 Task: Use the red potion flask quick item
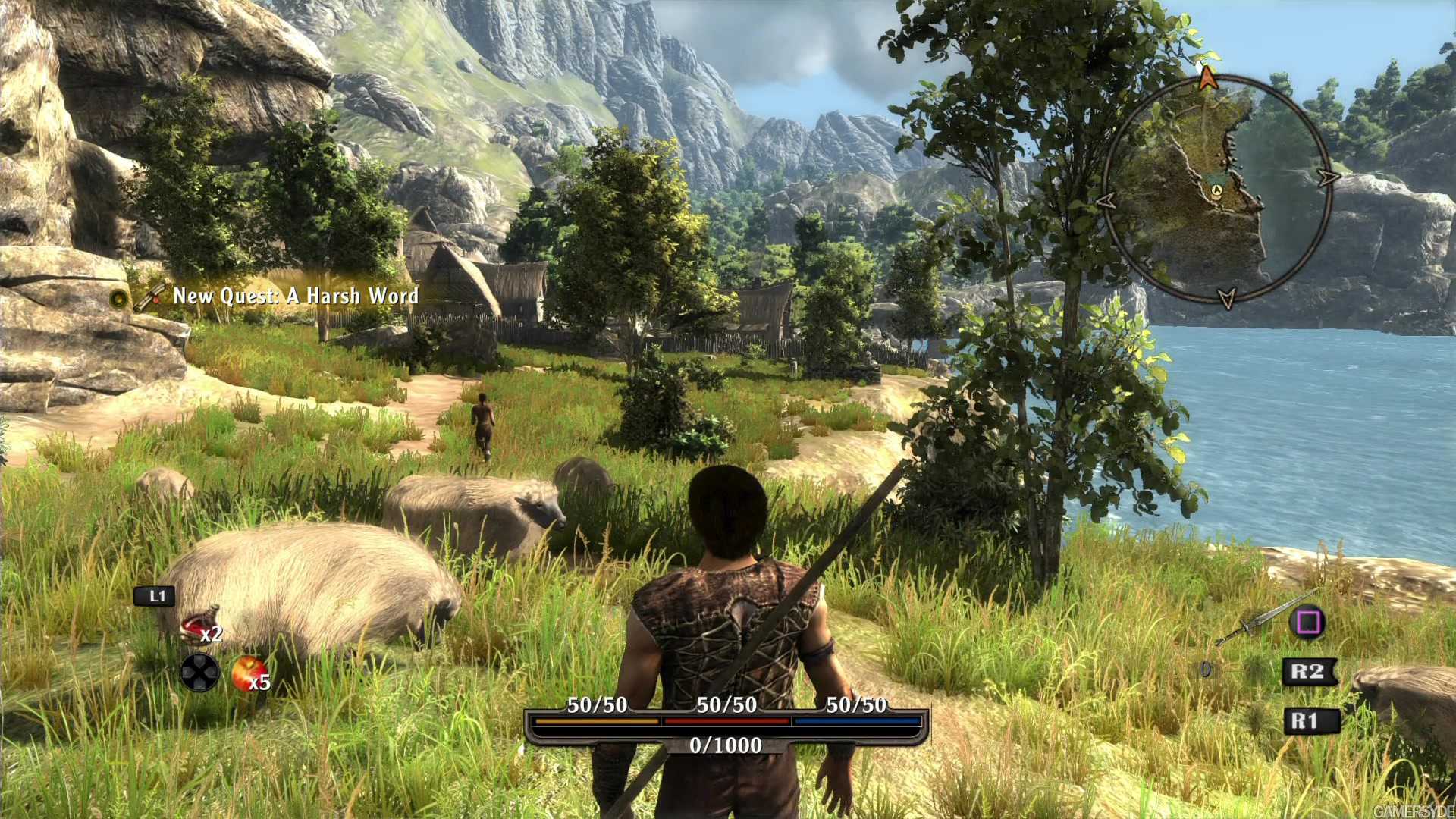[x=198, y=626]
